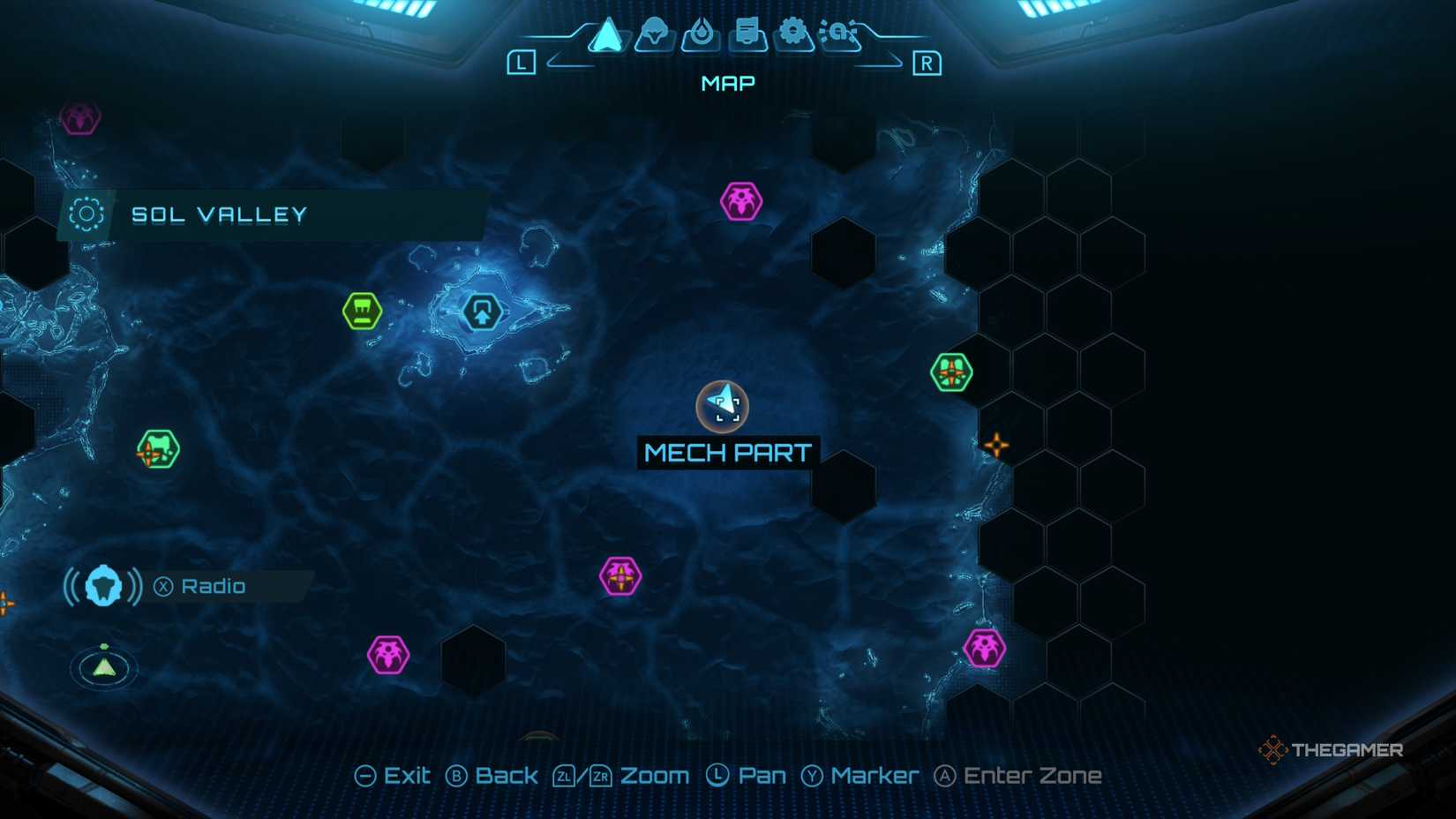
Task: Click the player position compass indicator
Action: coord(103,668)
